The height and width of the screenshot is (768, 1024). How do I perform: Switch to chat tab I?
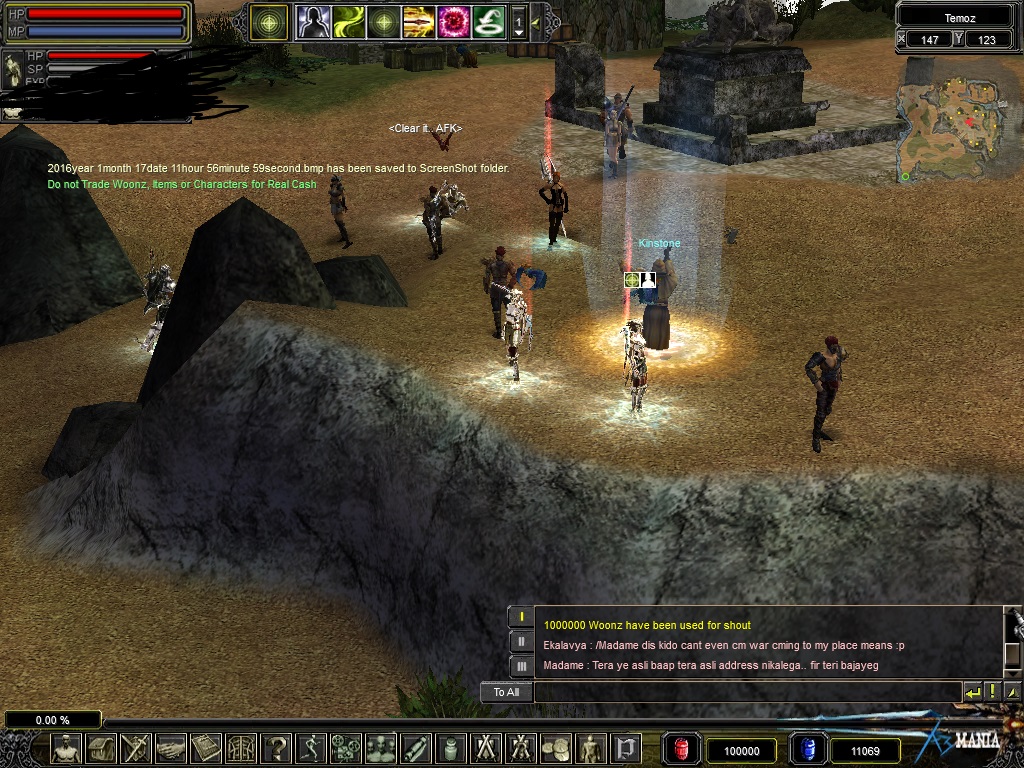tap(520, 617)
